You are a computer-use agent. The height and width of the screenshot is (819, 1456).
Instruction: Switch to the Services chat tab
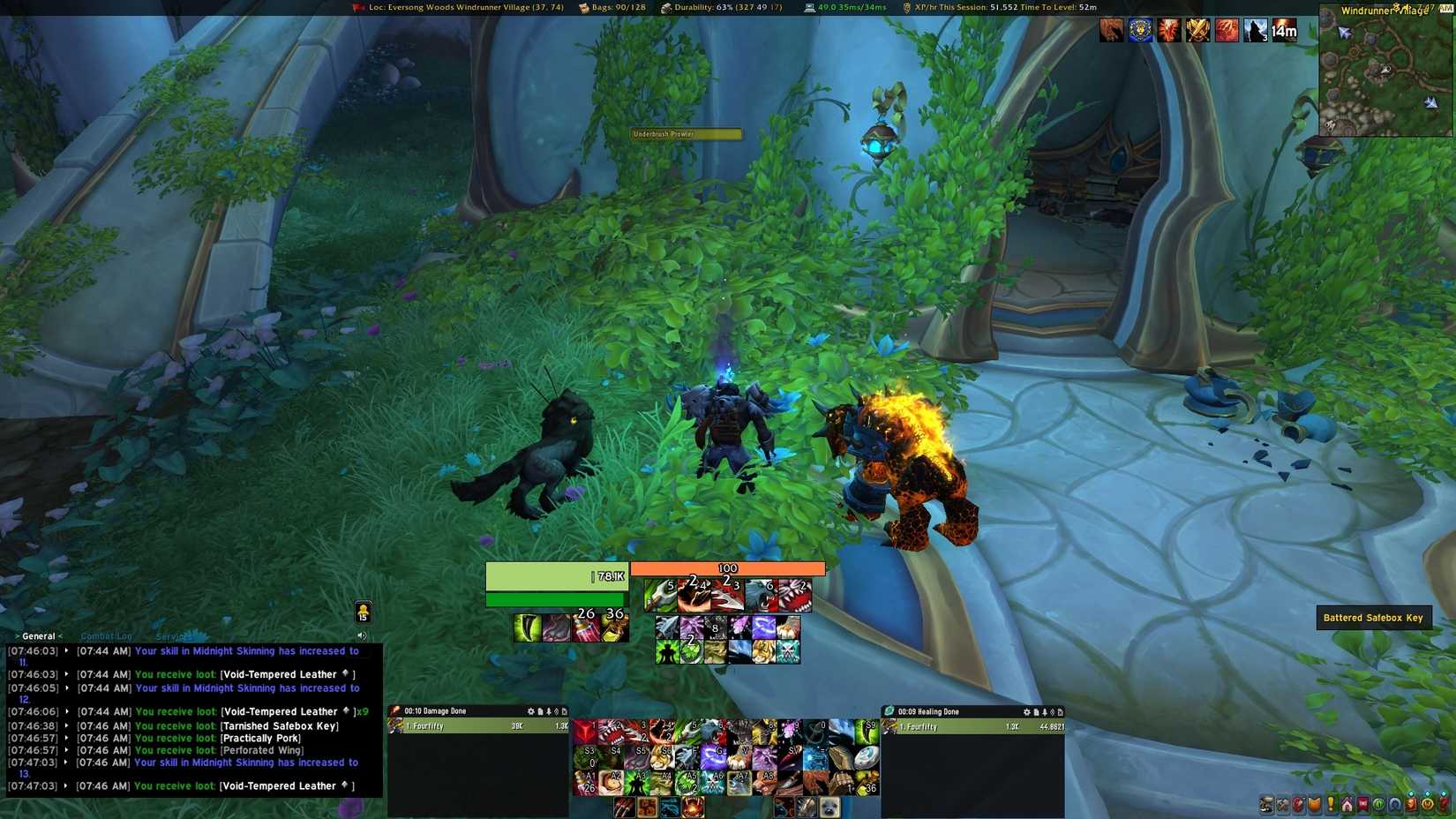click(173, 636)
